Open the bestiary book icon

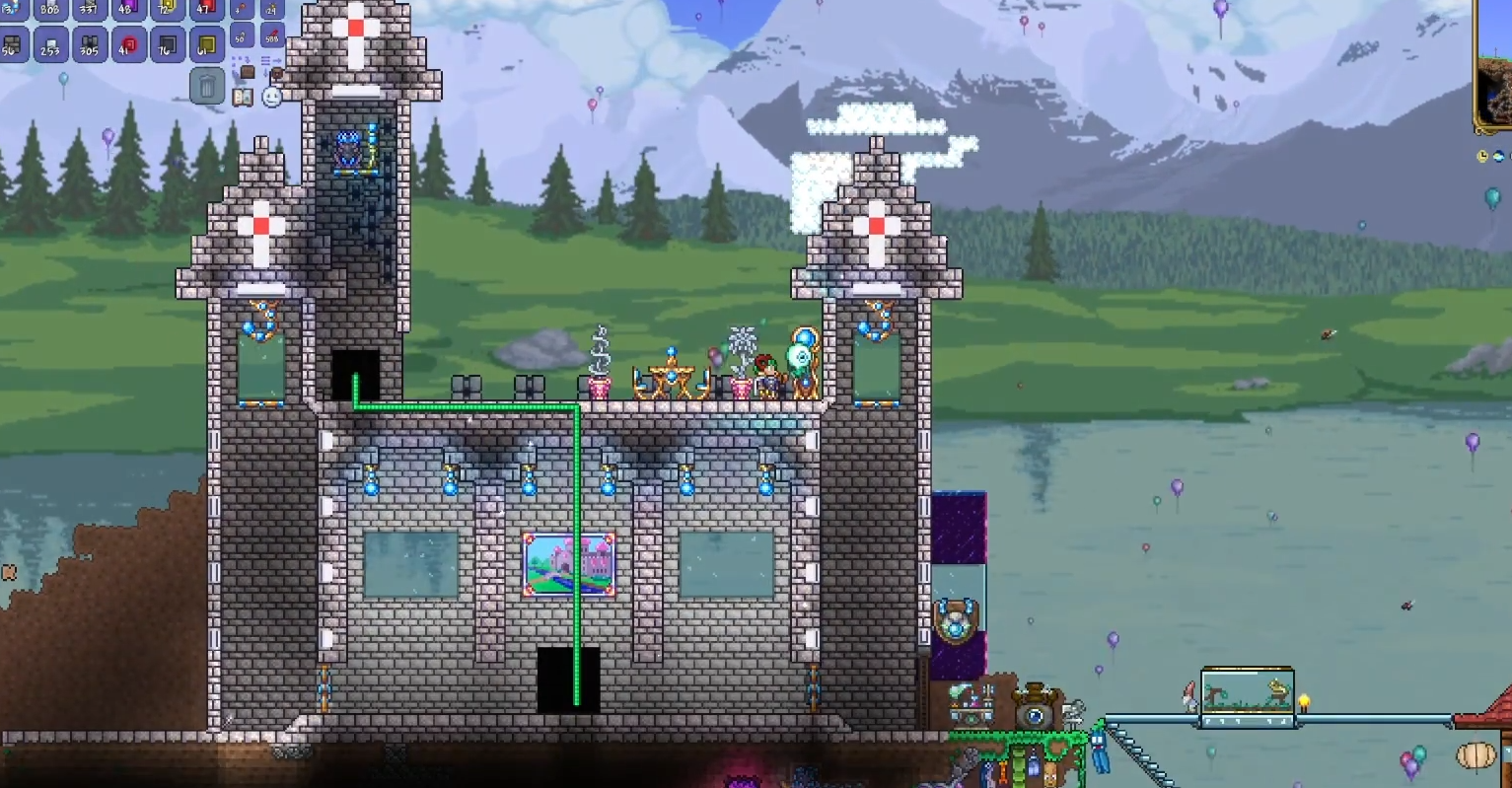click(x=243, y=97)
